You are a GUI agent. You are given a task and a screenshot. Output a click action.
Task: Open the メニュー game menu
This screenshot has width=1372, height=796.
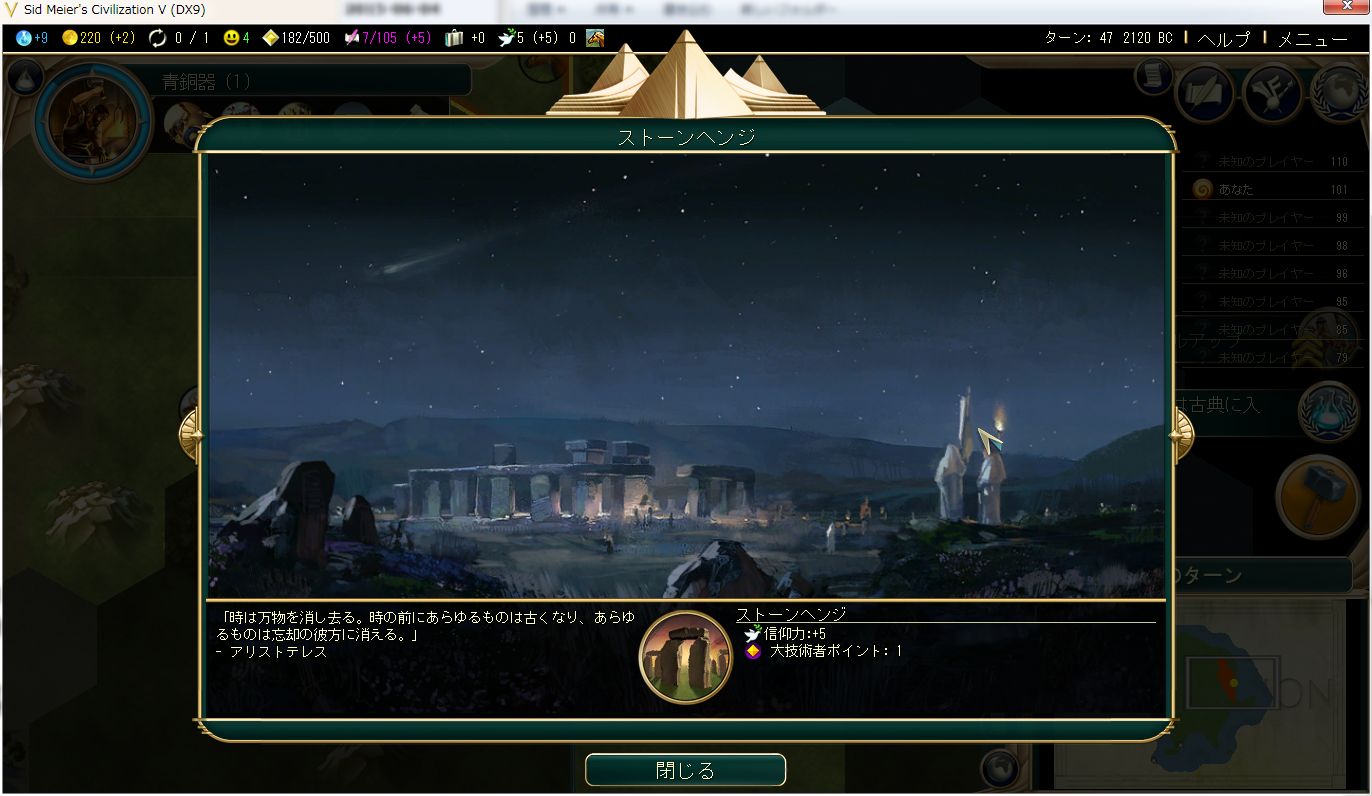coord(1312,39)
